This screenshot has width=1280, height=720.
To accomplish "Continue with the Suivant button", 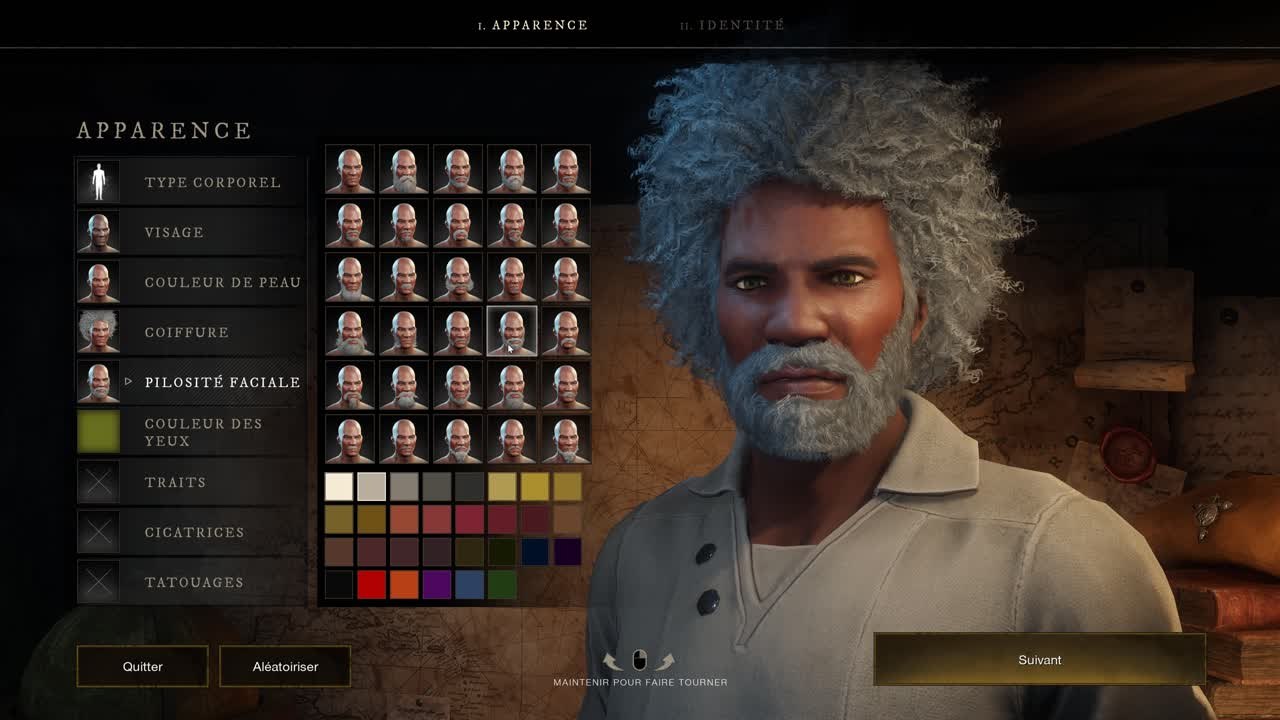I will tap(1039, 660).
